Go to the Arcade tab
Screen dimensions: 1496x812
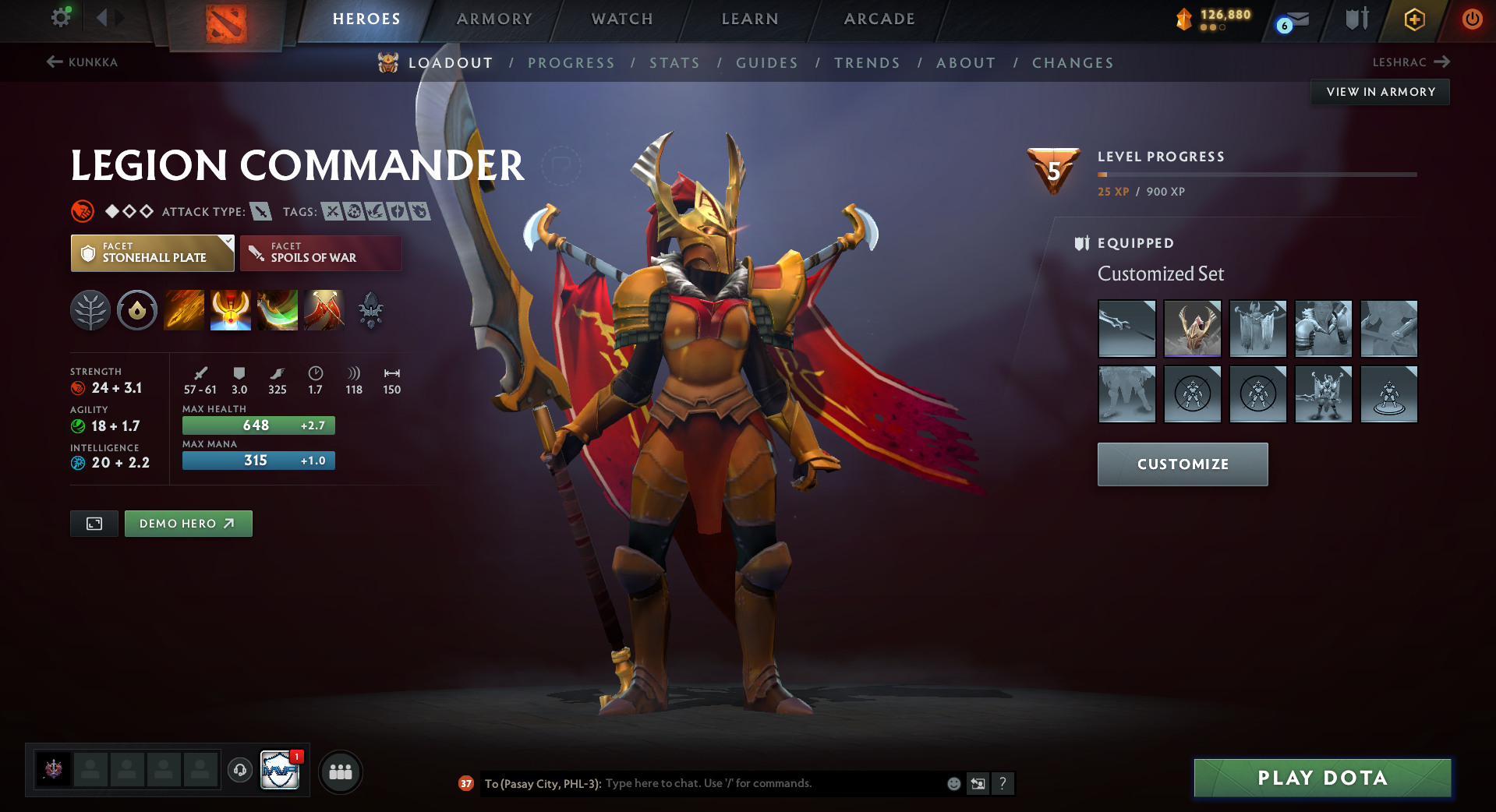point(879,19)
